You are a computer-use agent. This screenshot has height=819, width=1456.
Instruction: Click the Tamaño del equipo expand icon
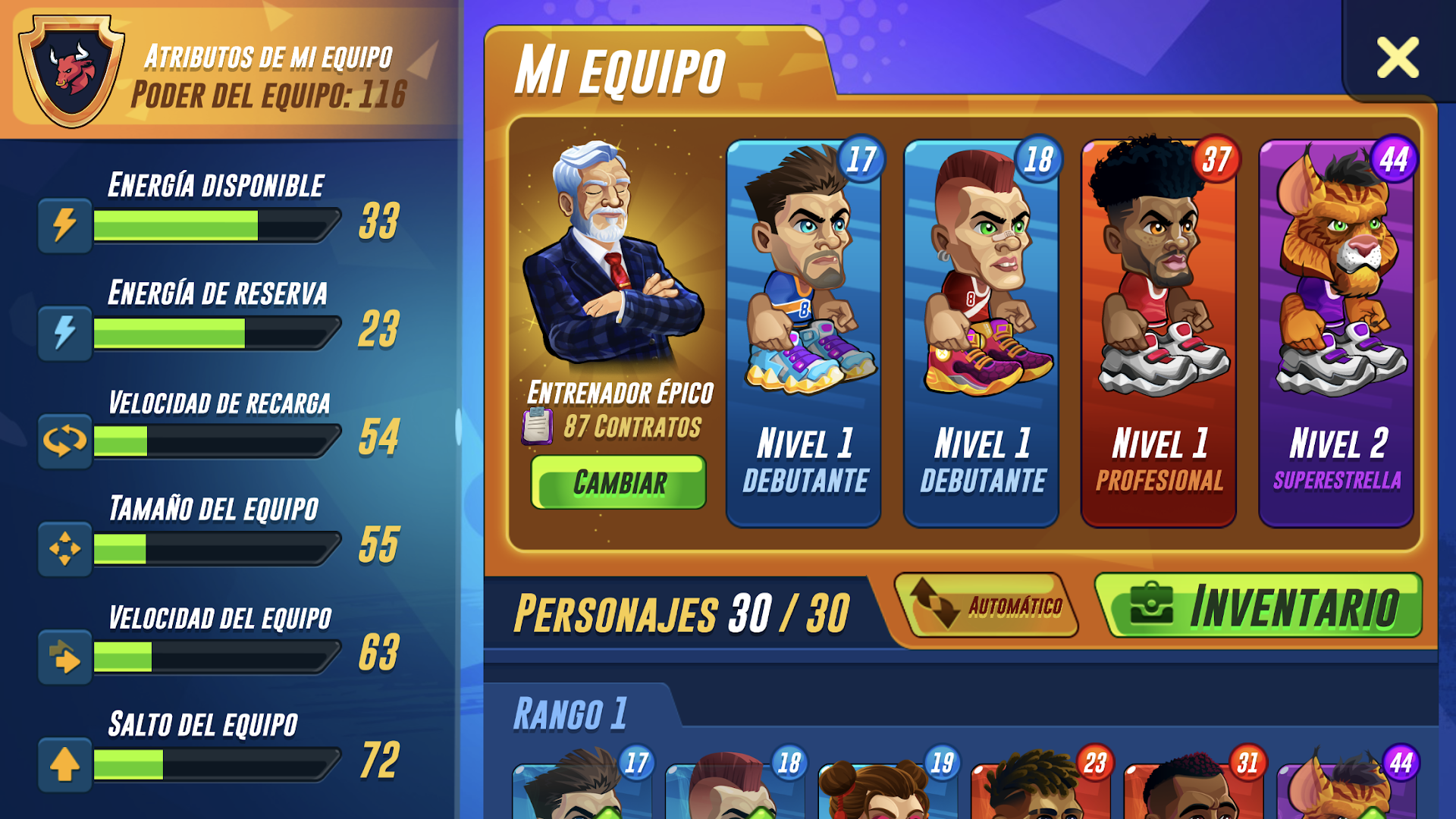[64, 548]
